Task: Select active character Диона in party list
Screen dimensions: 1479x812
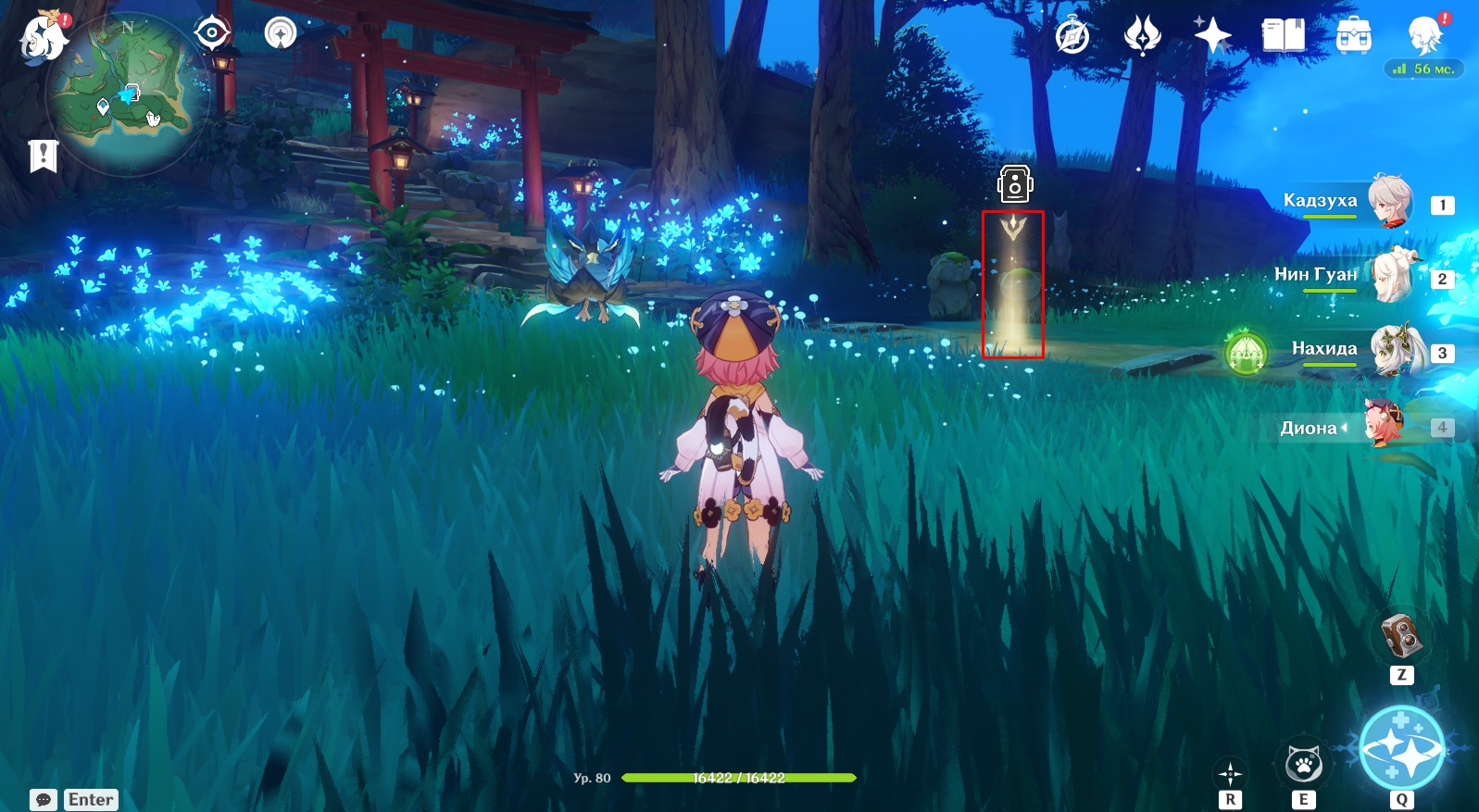Action: [x=1343, y=427]
